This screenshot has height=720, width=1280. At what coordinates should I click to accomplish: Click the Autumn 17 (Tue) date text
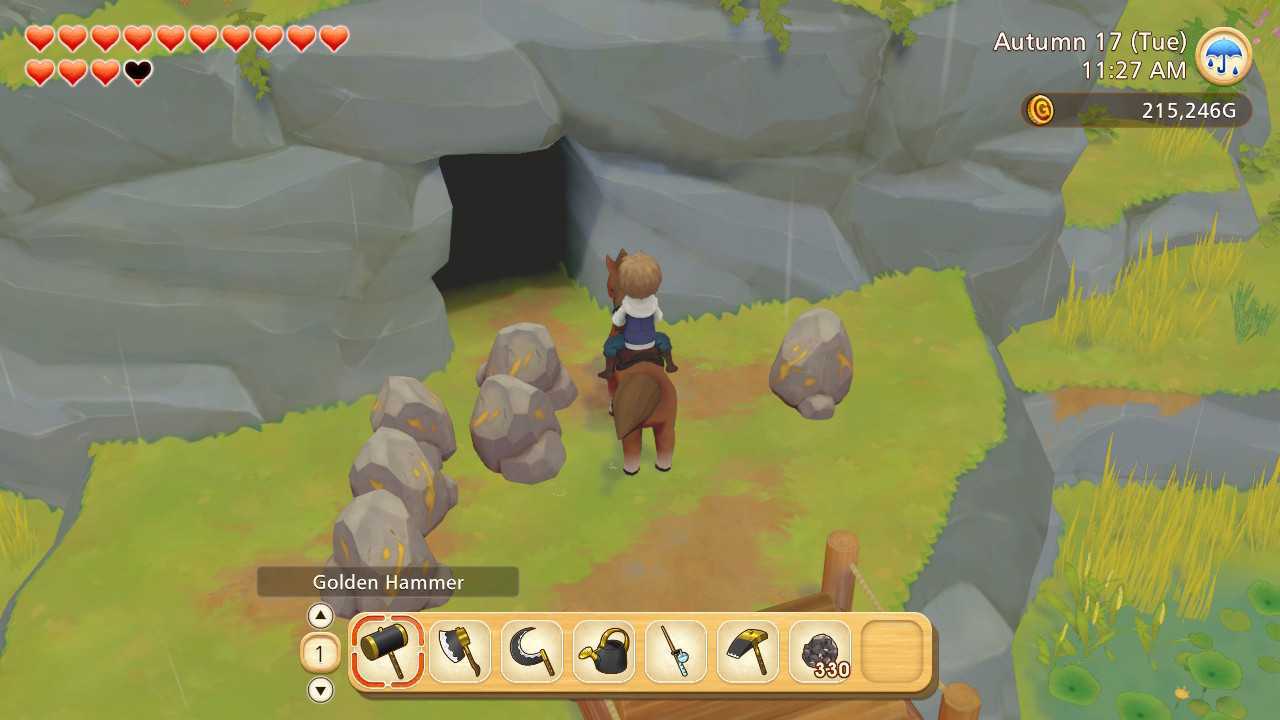(x=1090, y=41)
